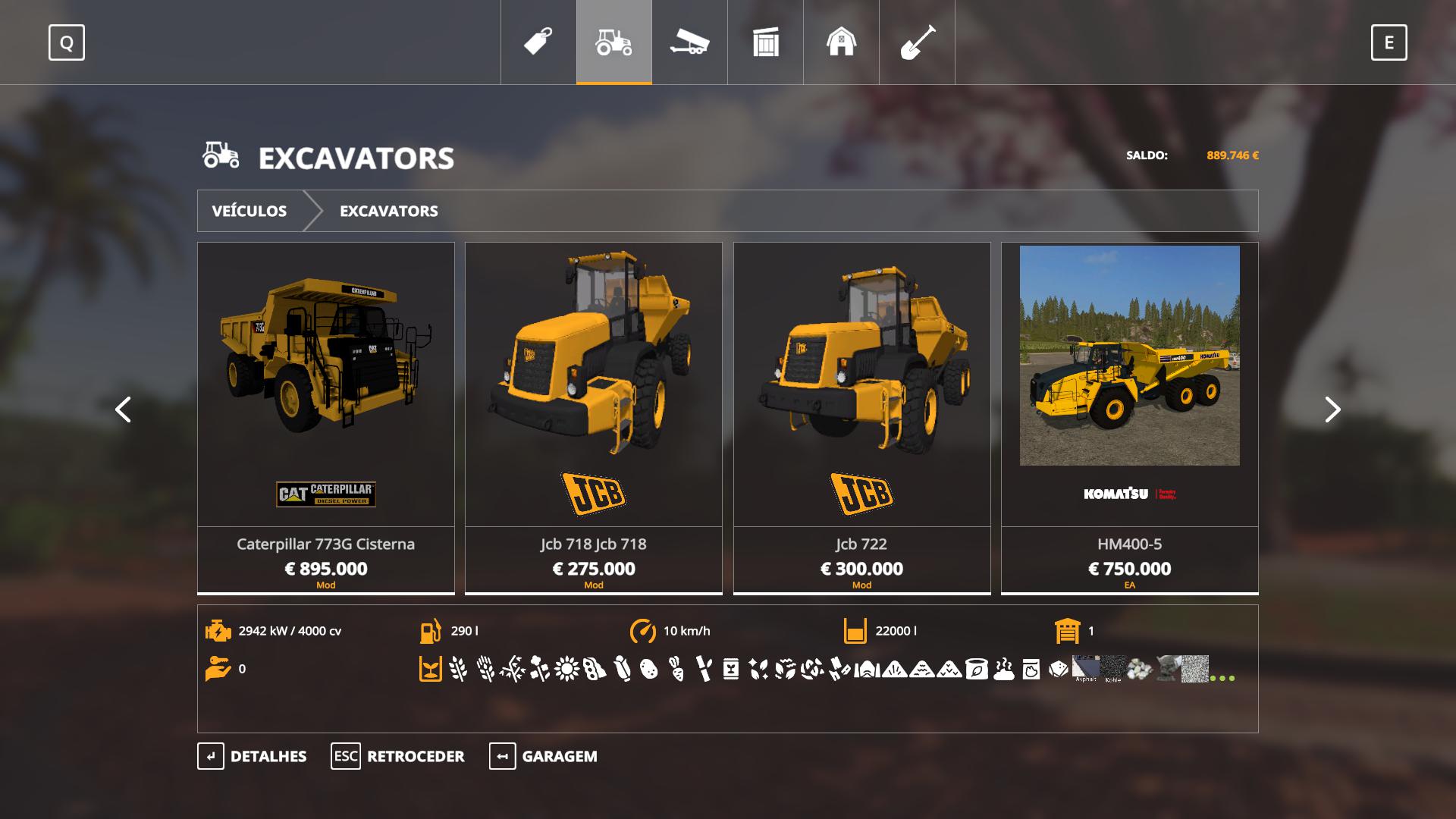Switch to the pallet objects tab
The image size is (1456, 819).
[x=765, y=42]
